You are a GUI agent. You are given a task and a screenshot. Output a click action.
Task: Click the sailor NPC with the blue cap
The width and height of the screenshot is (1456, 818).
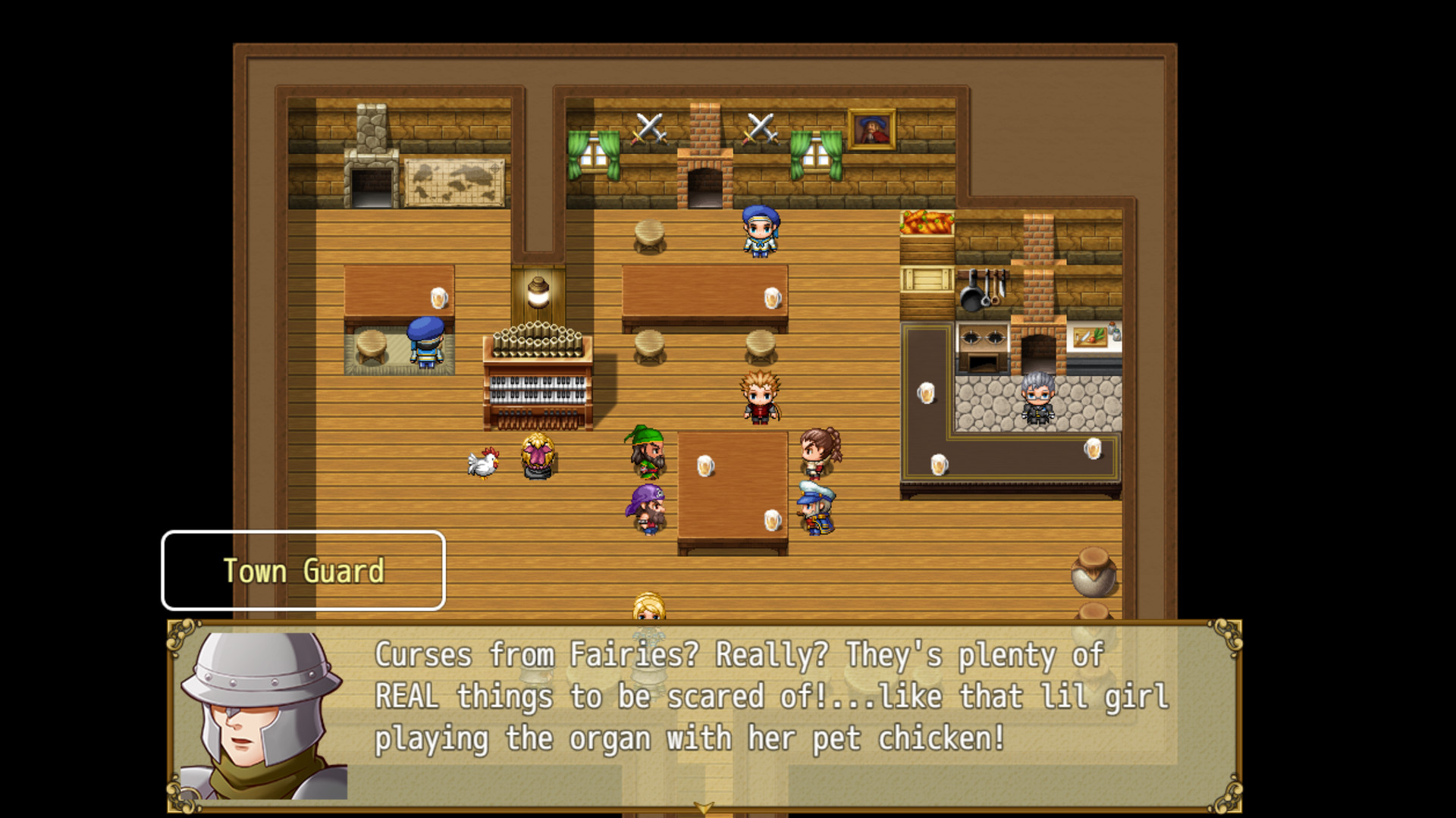(x=817, y=508)
